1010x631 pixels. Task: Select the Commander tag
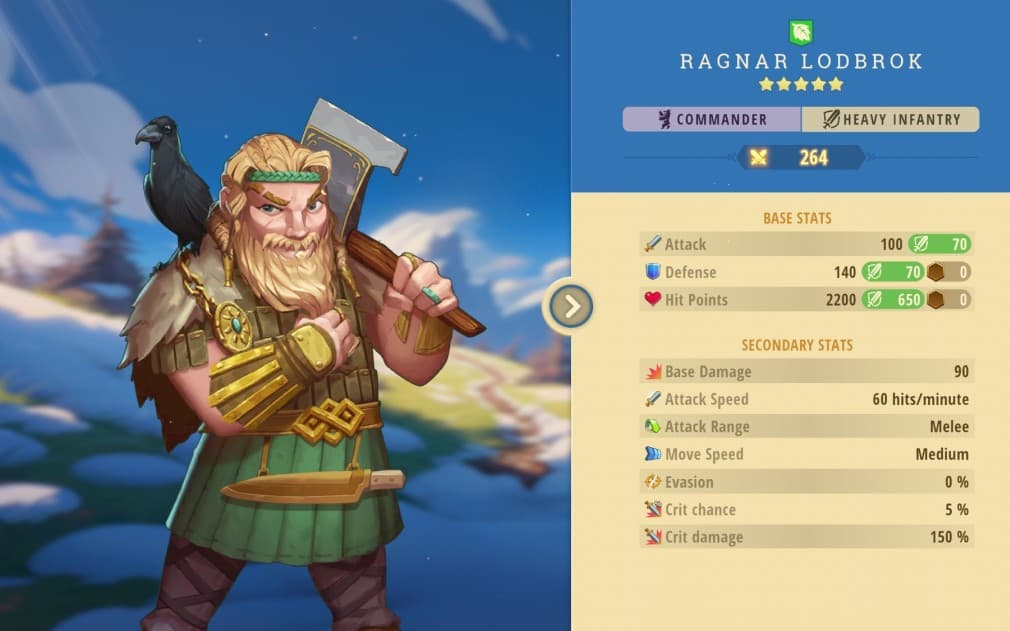712,120
